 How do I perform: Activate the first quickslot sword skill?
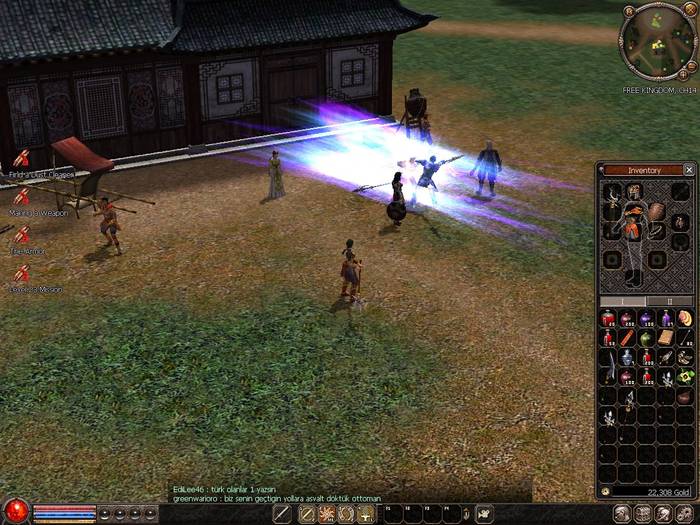282,514
